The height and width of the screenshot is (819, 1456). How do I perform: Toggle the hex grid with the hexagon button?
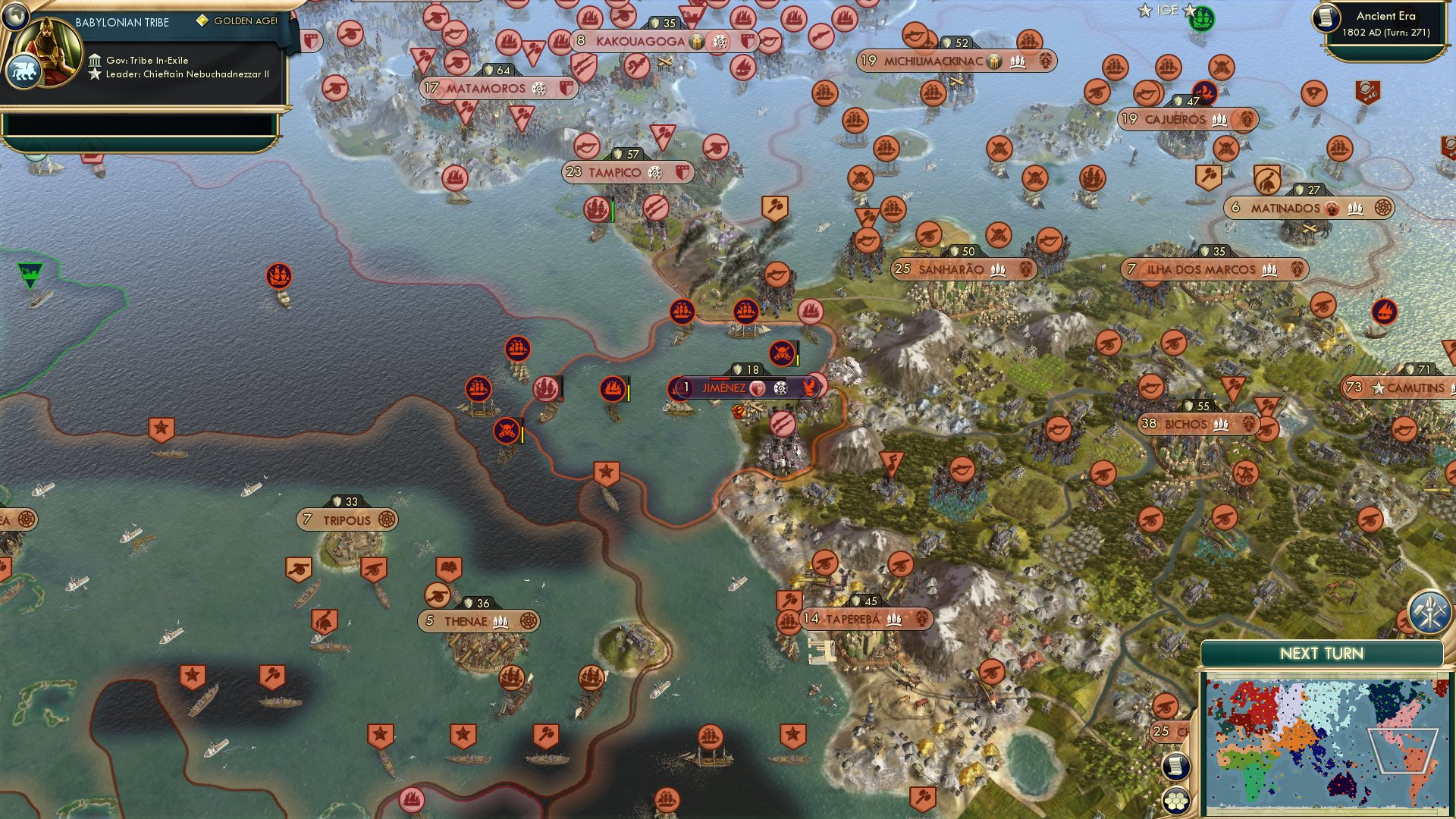coord(1177,801)
